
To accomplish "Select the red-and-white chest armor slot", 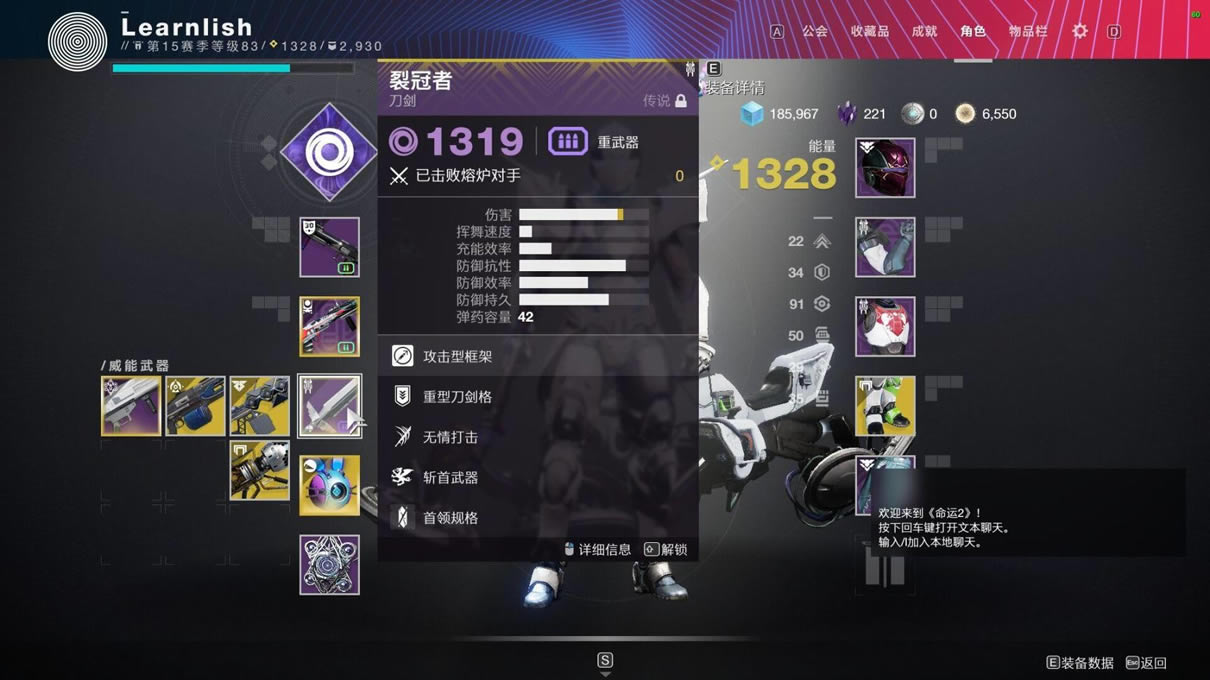I will click(885, 326).
